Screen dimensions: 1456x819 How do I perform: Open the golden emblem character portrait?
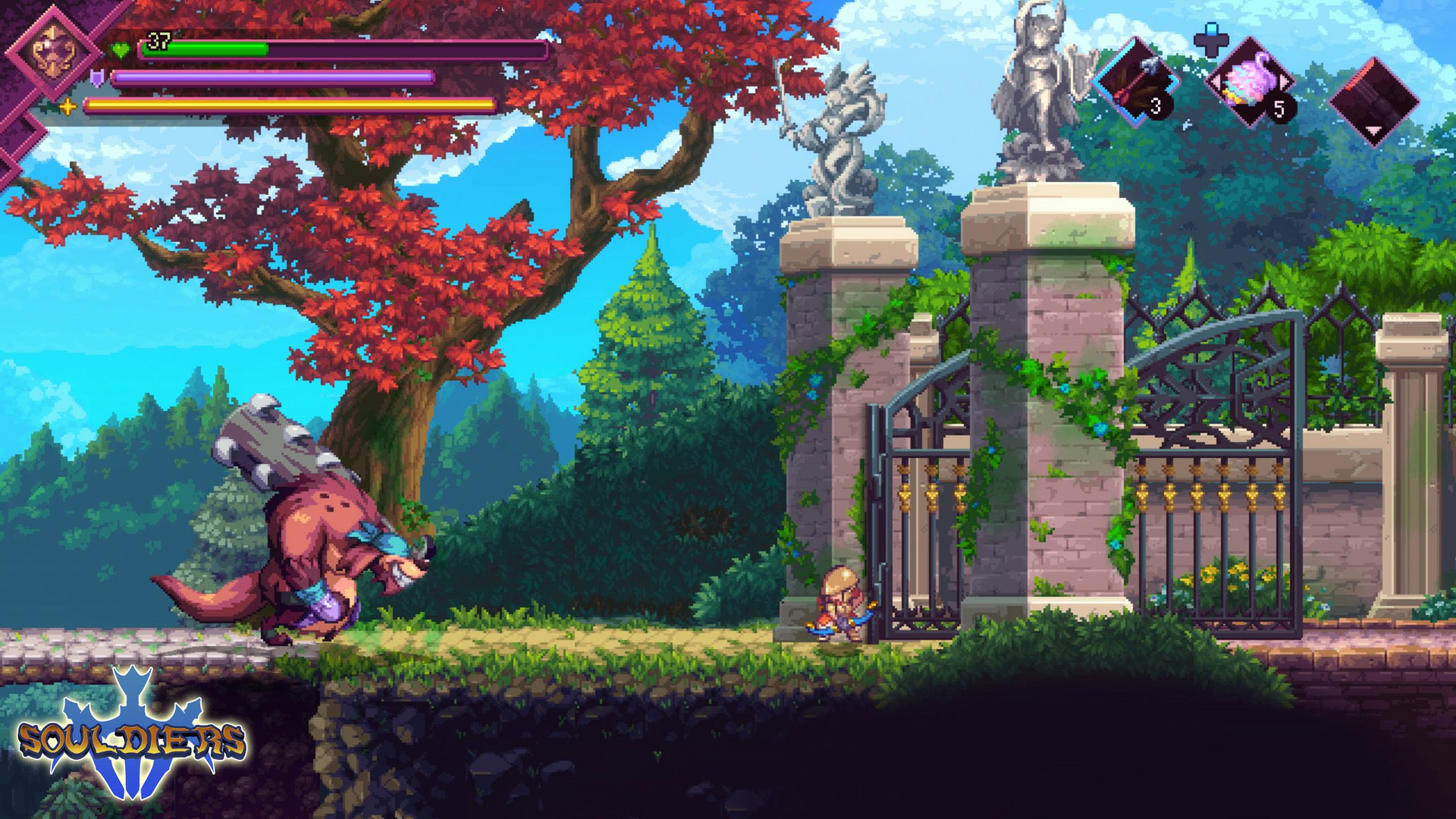[55, 51]
